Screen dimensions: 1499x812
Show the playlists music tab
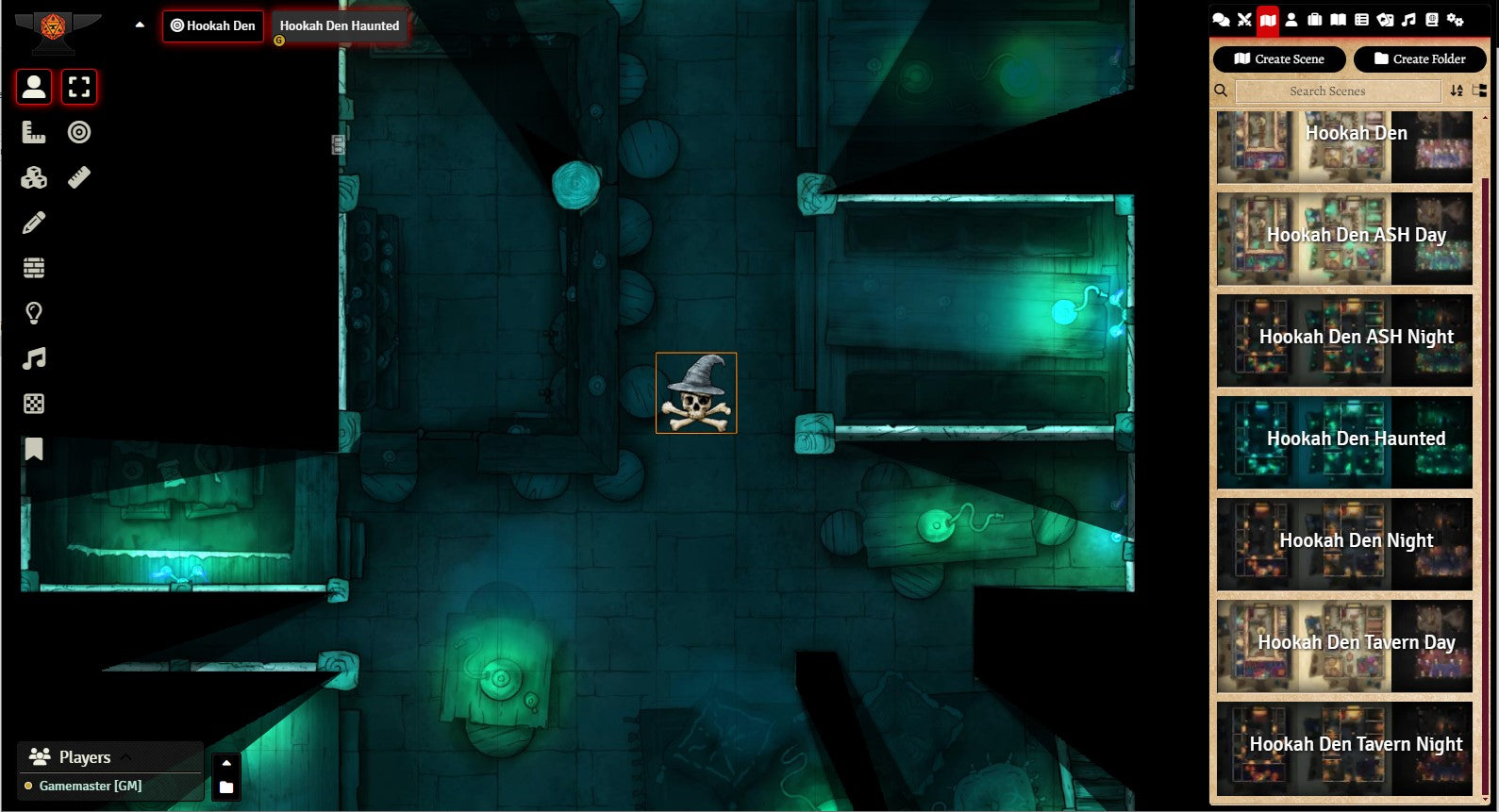(1408, 20)
